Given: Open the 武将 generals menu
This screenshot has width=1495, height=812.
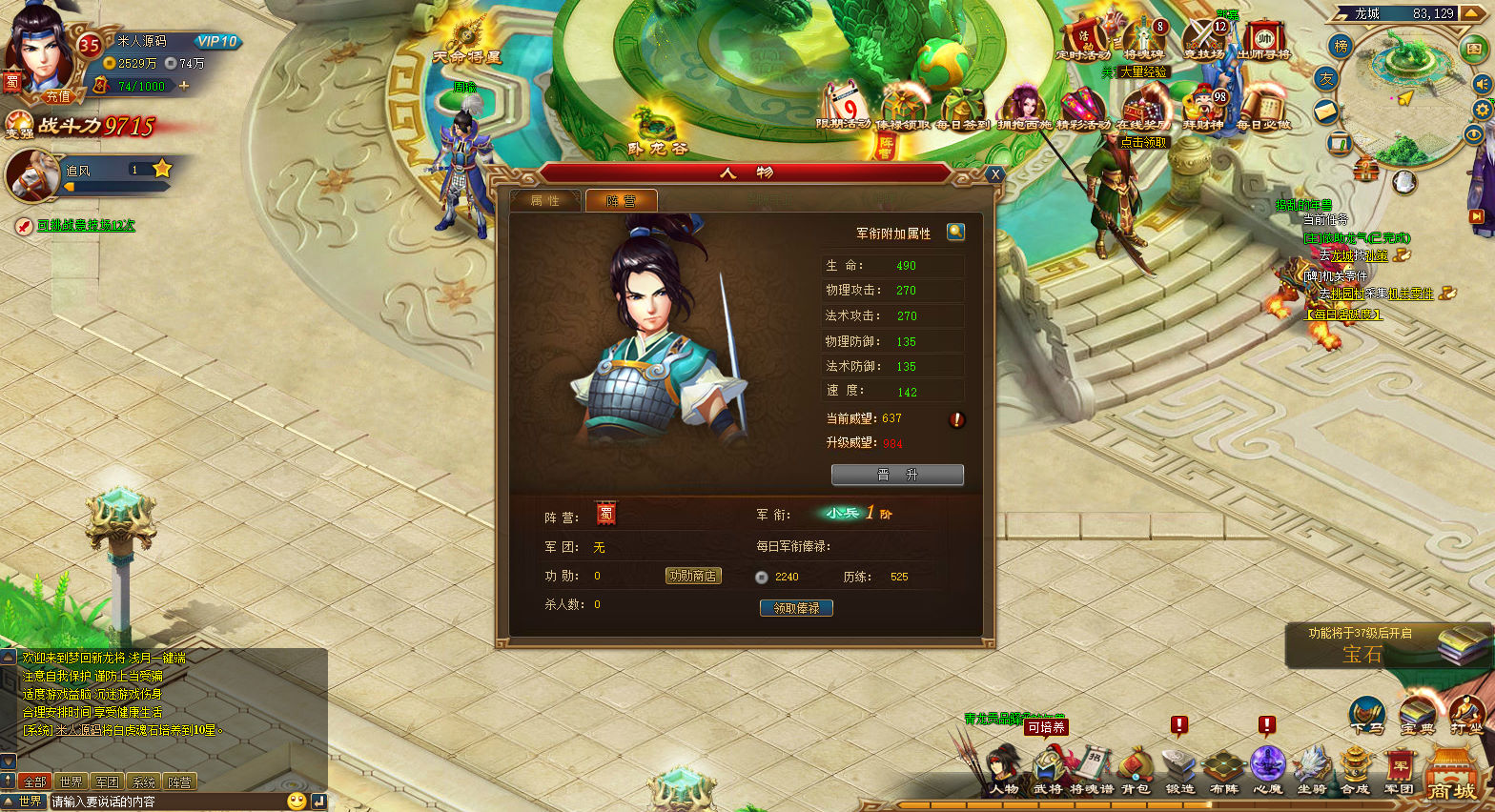Looking at the screenshot, I should [1048, 770].
